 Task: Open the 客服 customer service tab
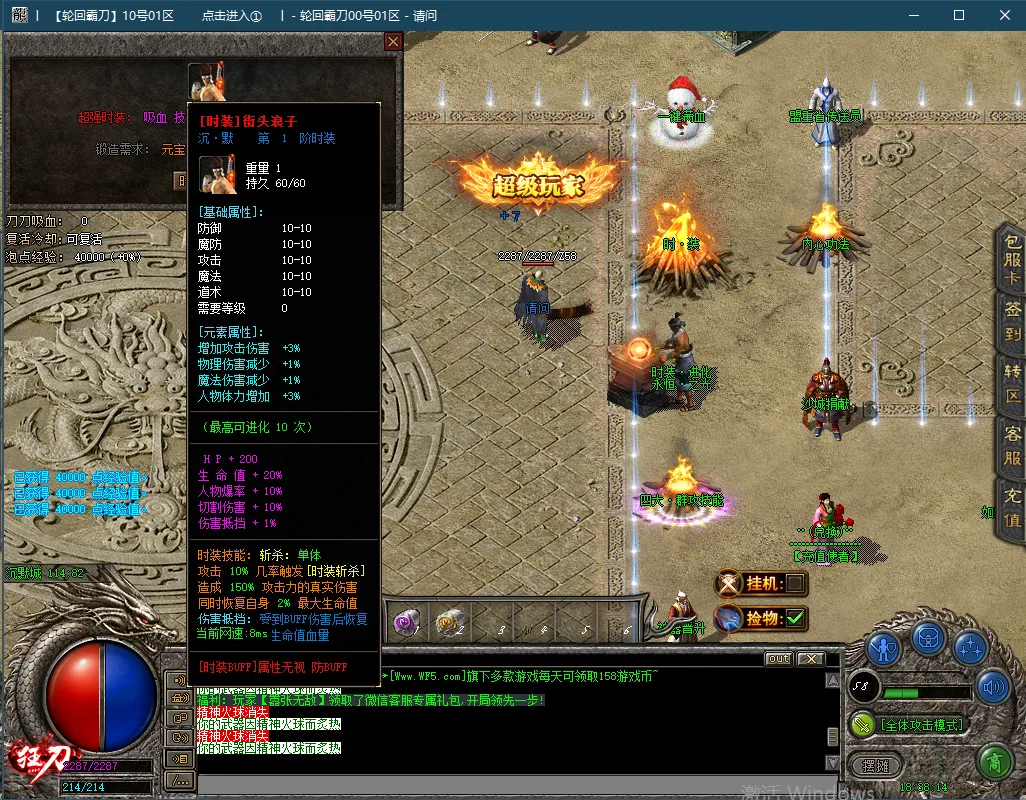[1012, 447]
